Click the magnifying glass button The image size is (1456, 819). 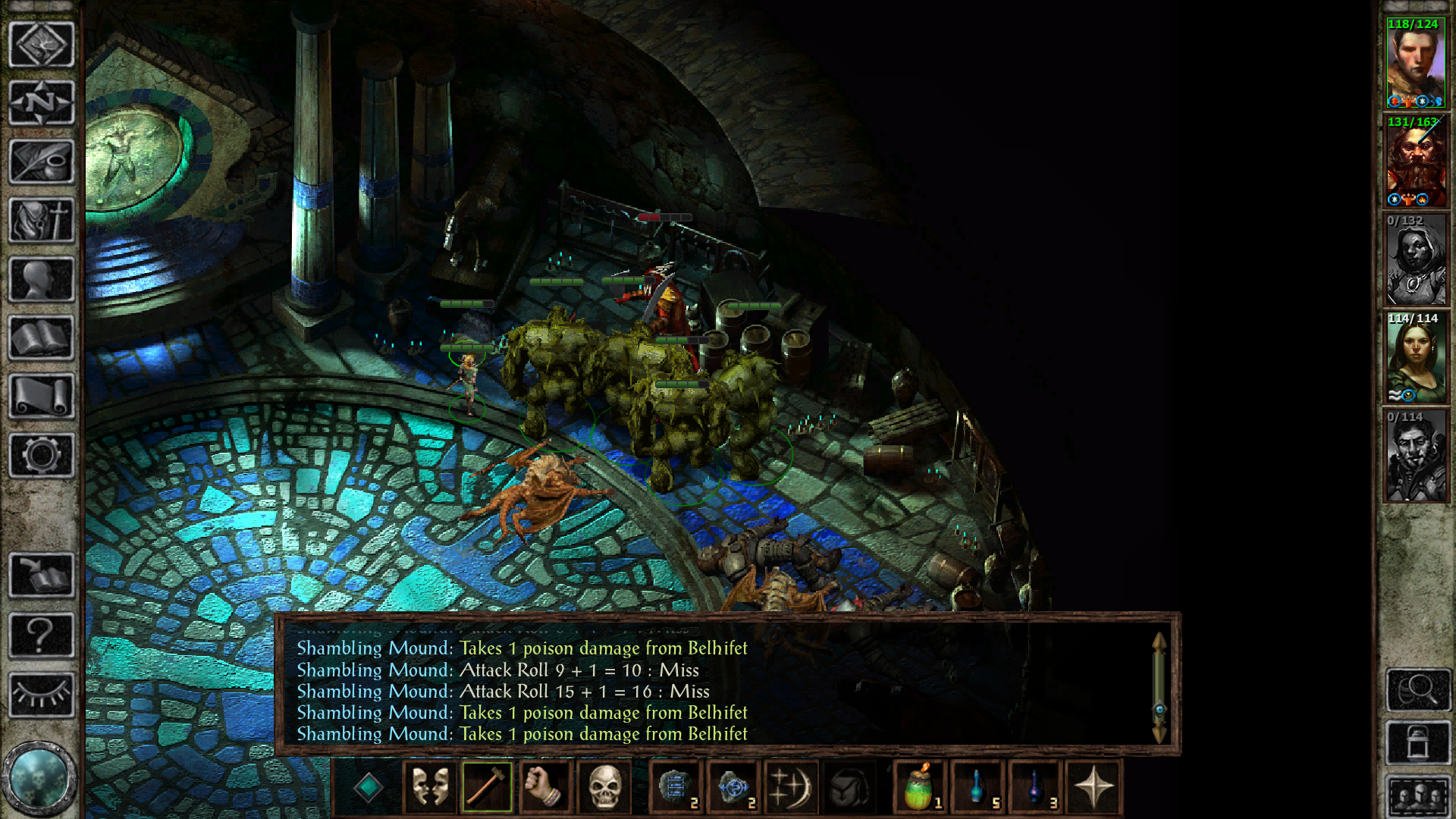(1418, 689)
